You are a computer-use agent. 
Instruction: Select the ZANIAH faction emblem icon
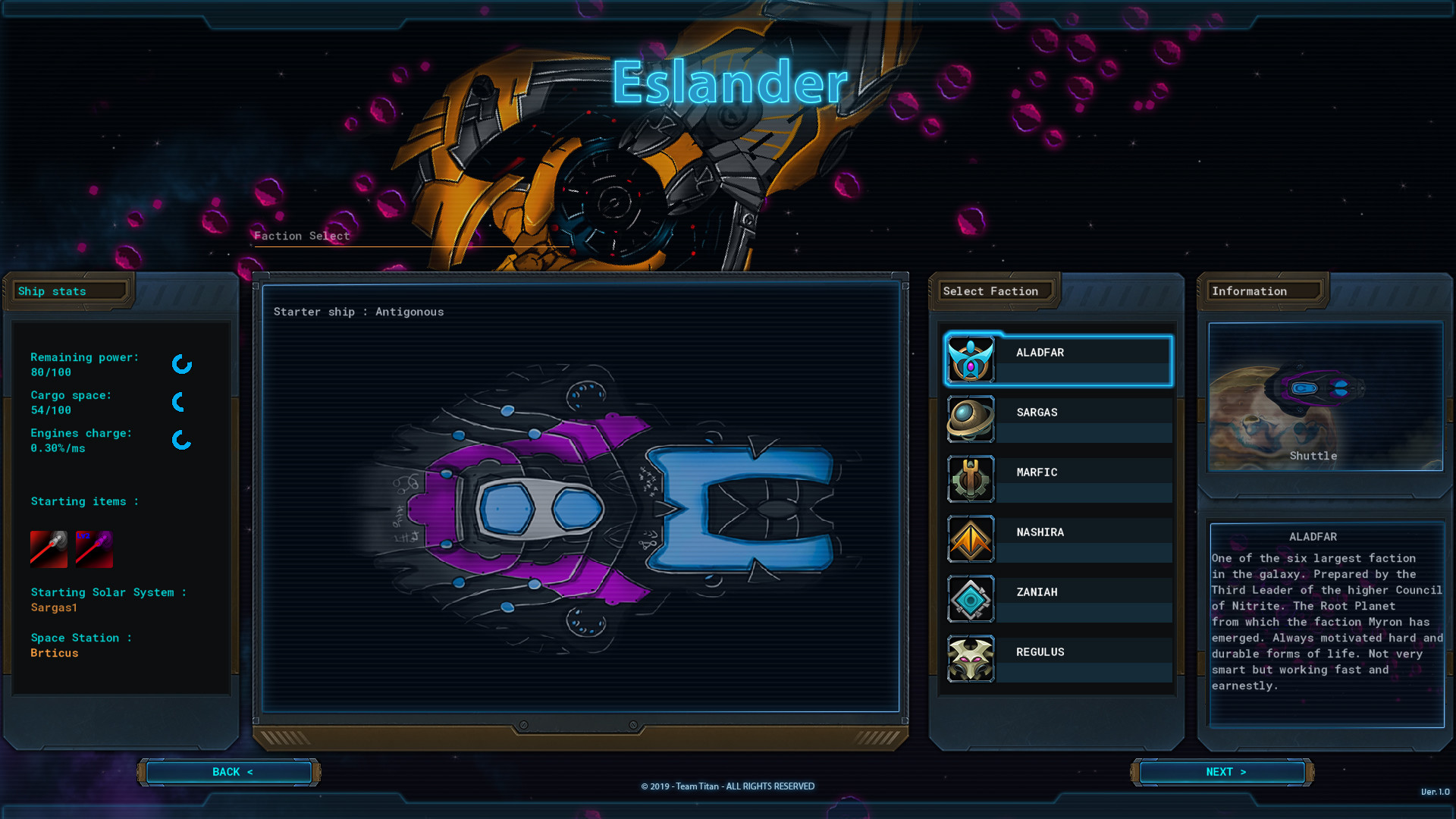coord(971,599)
